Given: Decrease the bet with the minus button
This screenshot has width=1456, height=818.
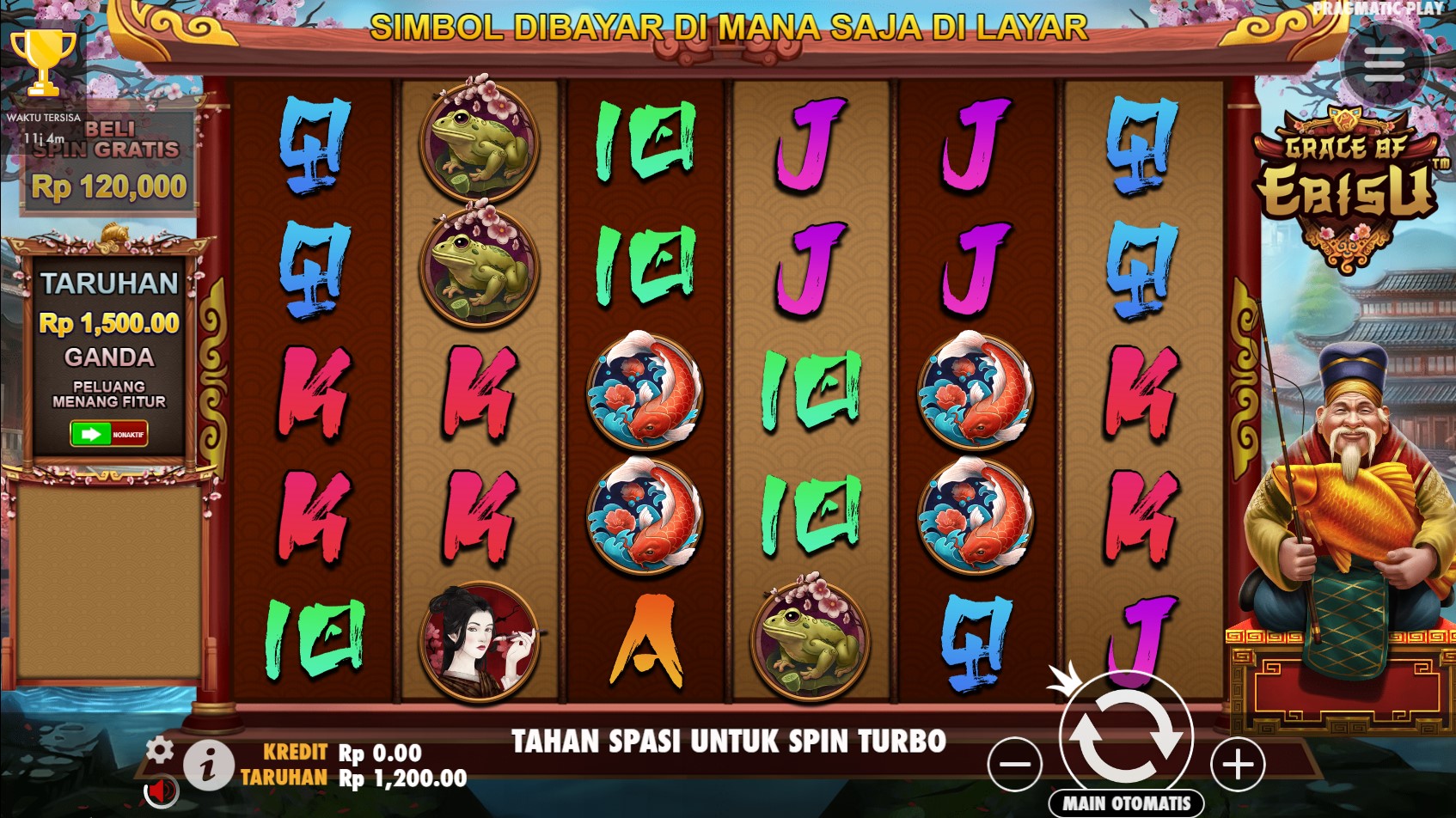Looking at the screenshot, I should 1014,764.
